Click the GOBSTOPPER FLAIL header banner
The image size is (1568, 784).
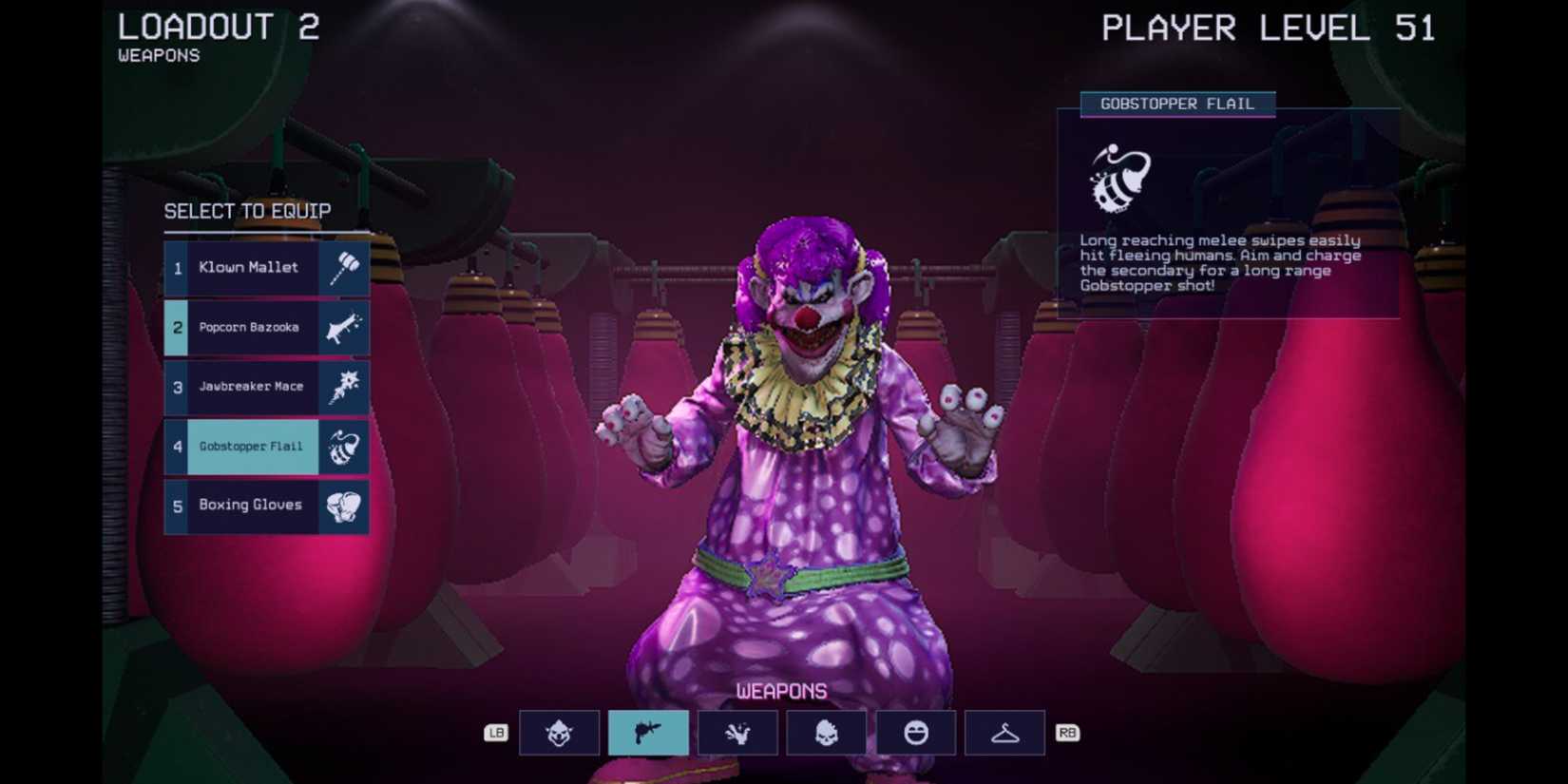tap(1178, 105)
